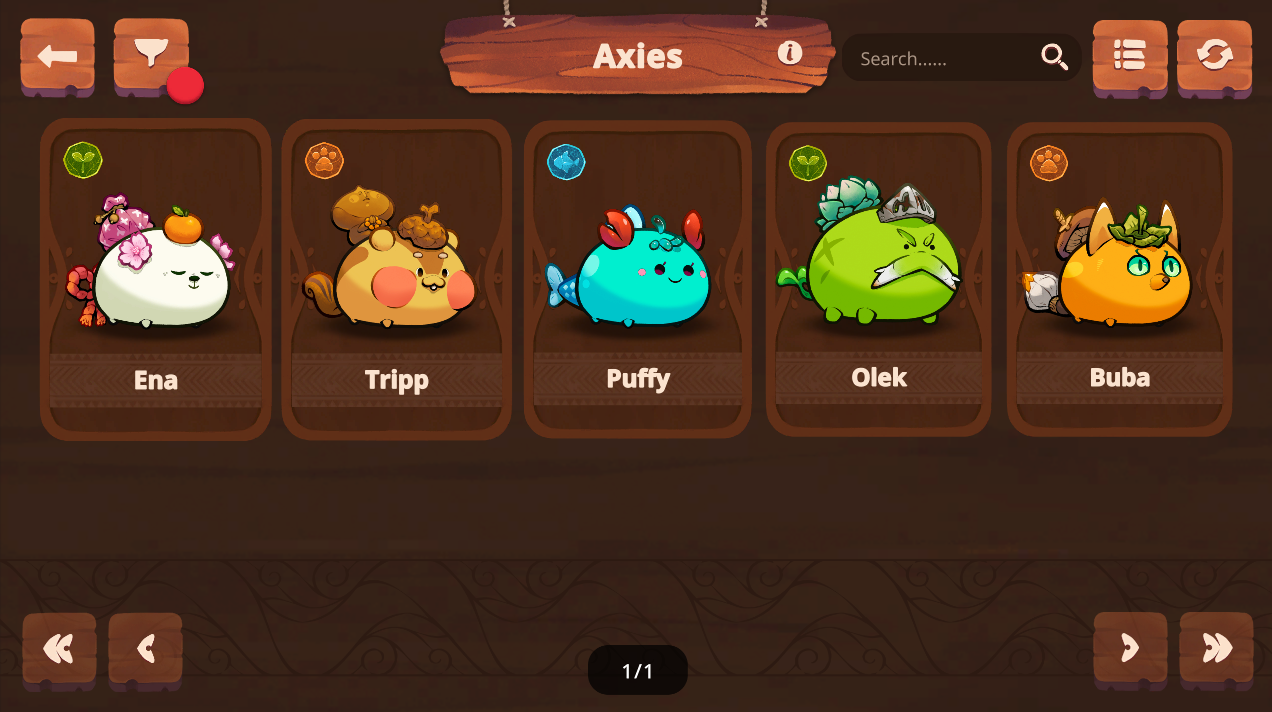Open the filter funnel button
Viewport: 1272px width, 712px height.
click(x=150, y=54)
